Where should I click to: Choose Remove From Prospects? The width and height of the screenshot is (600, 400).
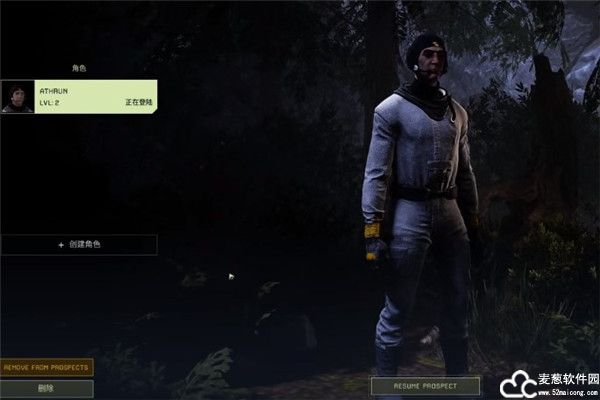coord(47,367)
